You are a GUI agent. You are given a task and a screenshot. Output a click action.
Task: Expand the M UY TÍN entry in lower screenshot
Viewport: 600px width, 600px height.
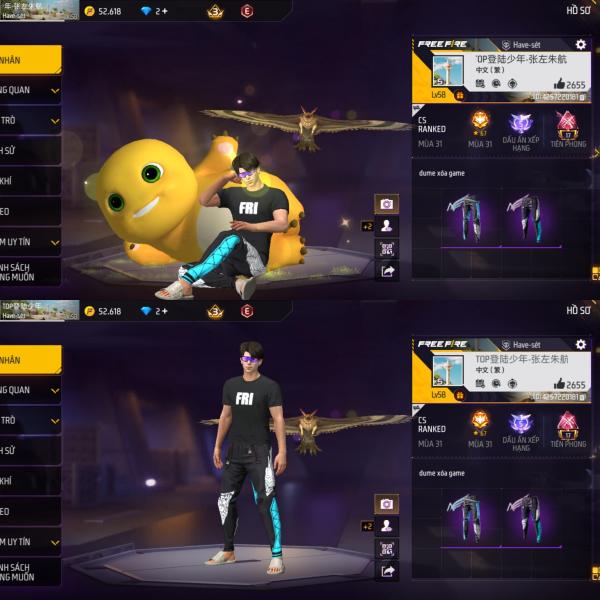pyautogui.click(x=30, y=541)
